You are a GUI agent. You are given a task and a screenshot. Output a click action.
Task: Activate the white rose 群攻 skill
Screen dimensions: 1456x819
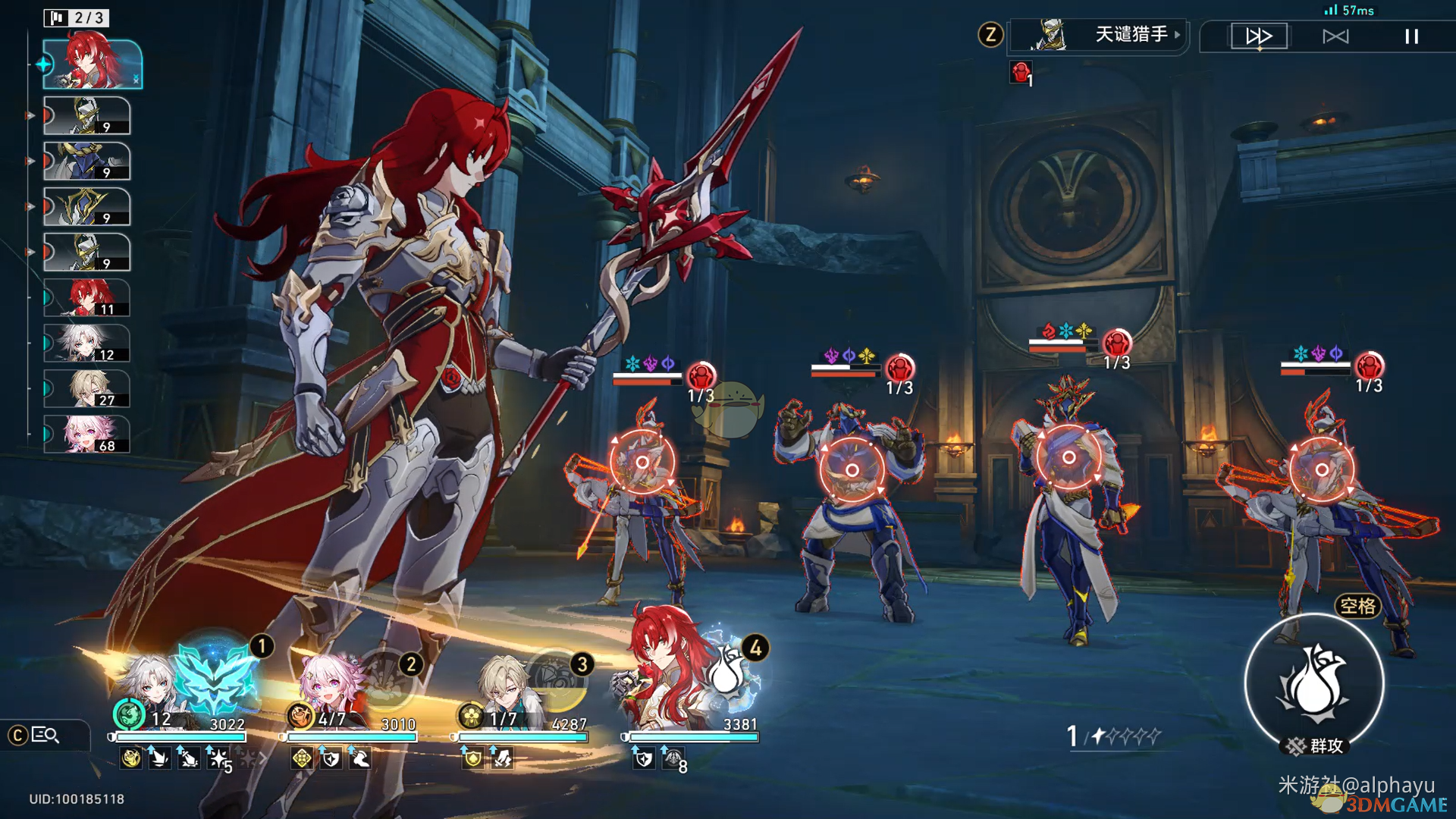pyautogui.click(x=1314, y=684)
